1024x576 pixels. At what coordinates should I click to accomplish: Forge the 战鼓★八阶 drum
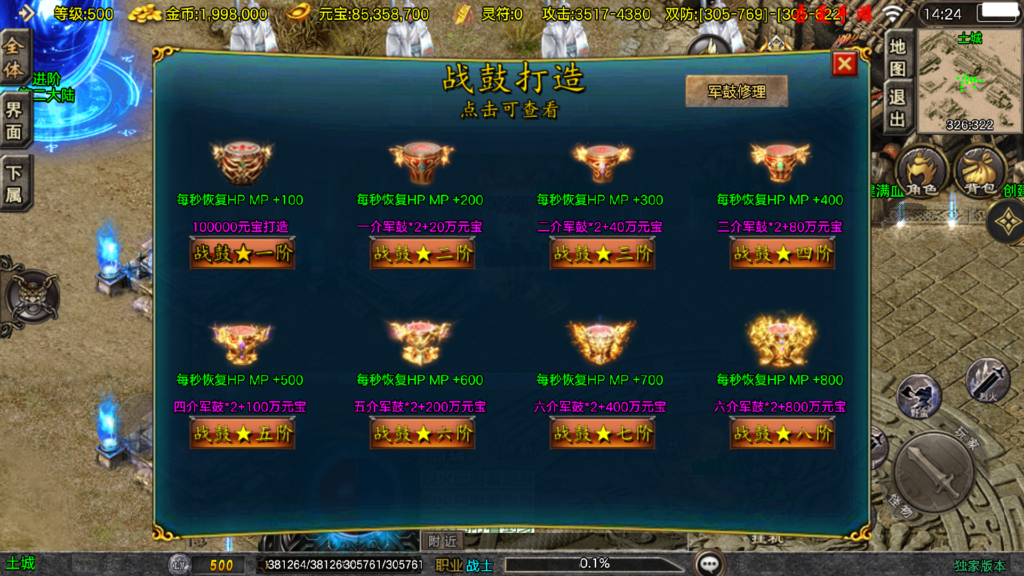click(x=782, y=433)
